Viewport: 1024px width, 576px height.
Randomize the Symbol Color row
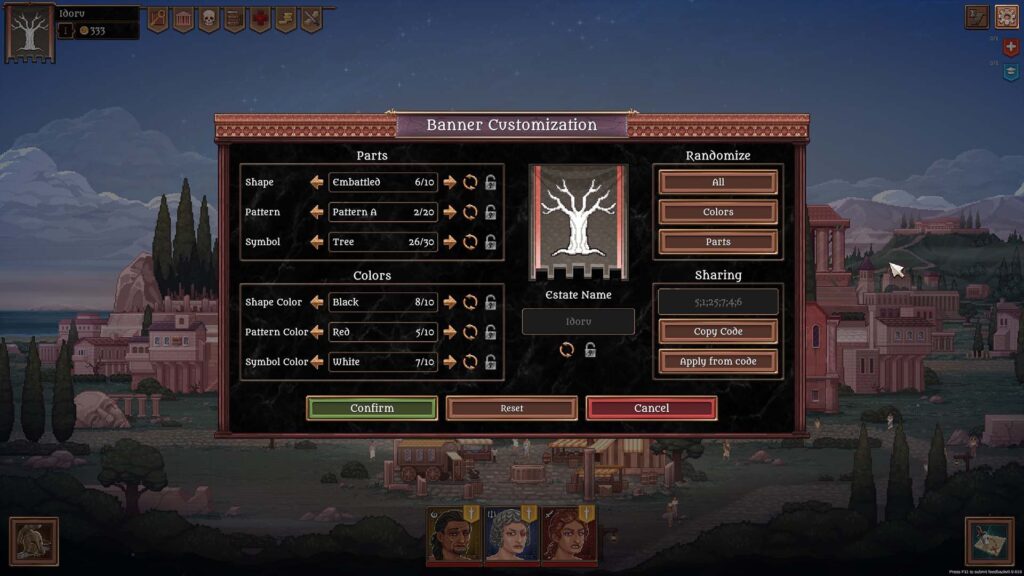tap(470, 362)
